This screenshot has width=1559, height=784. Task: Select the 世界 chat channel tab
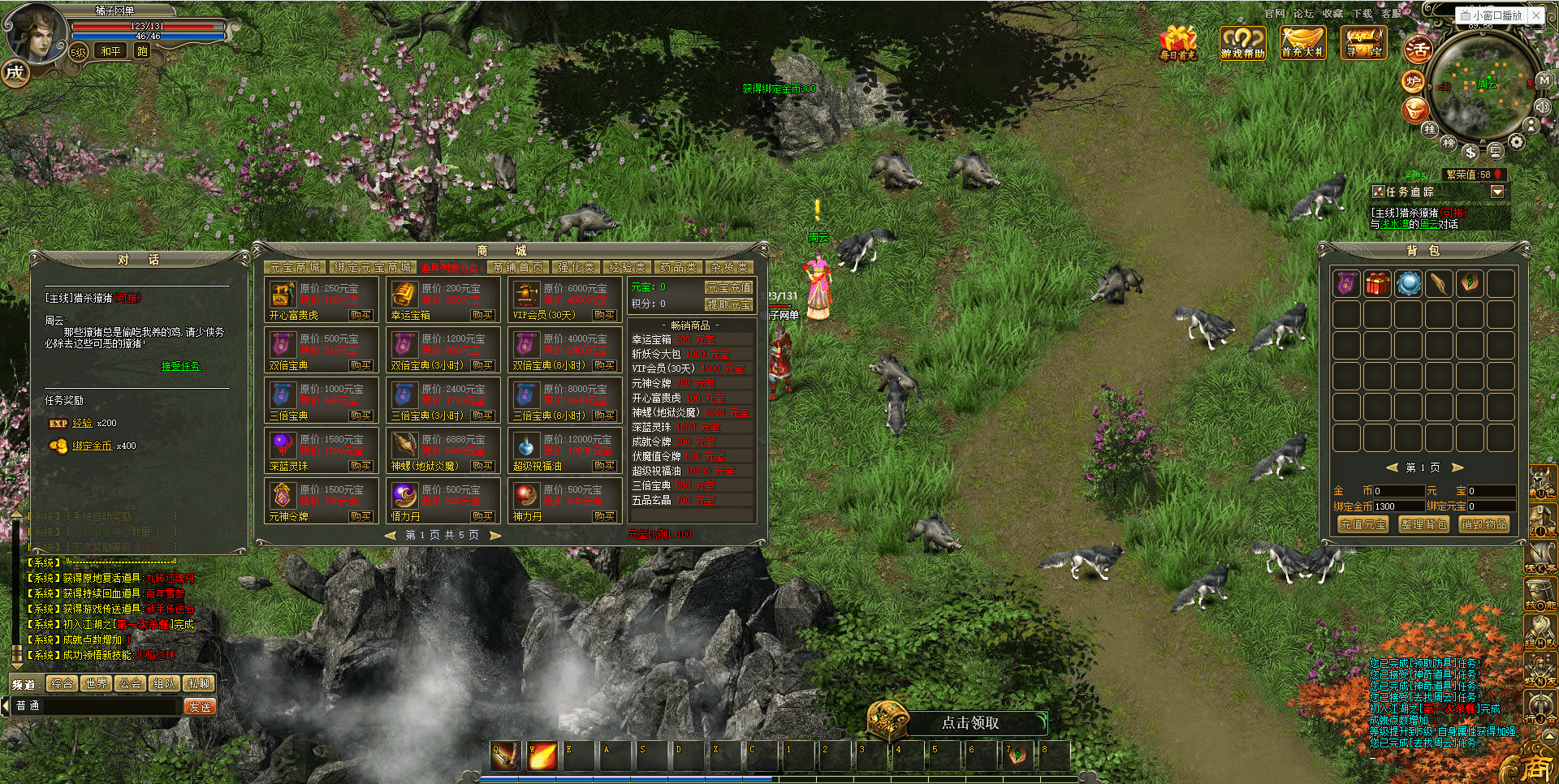pyautogui.click(x=96, y=683)
